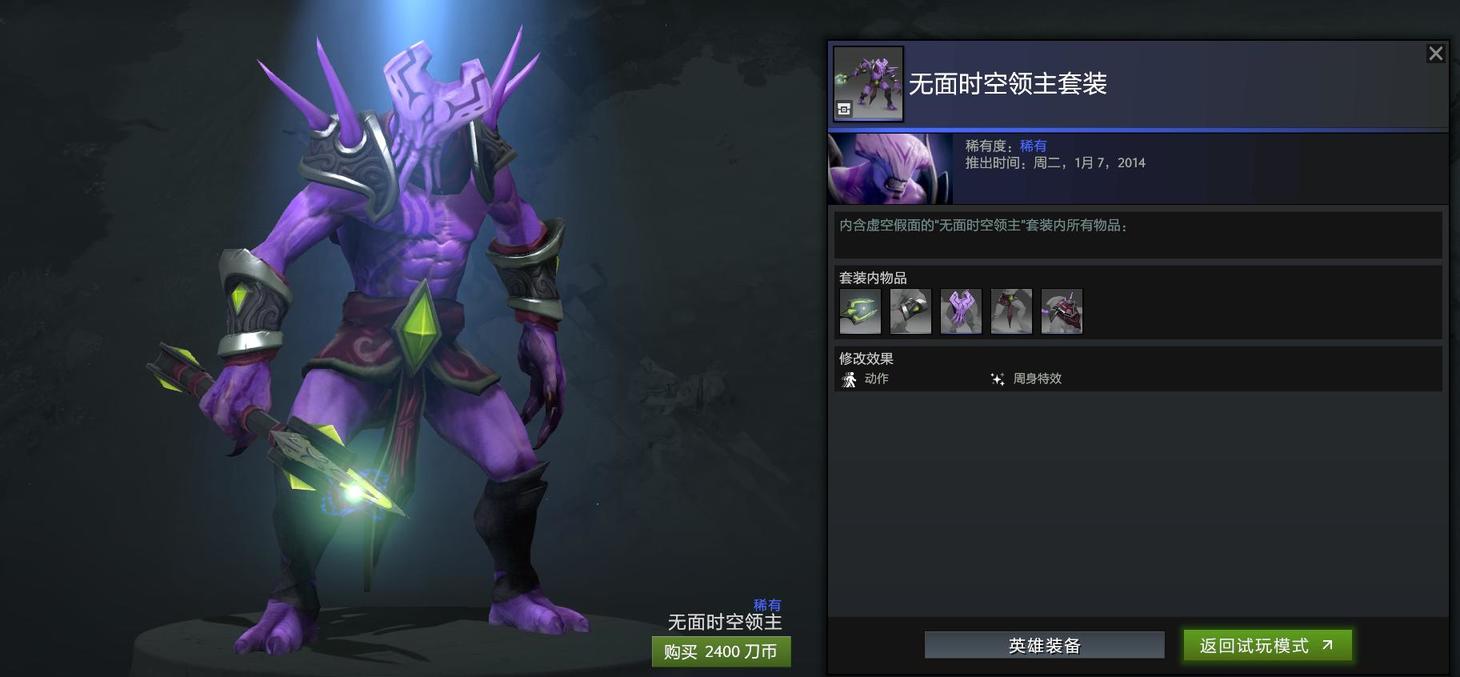Viewport: 1460px width, 677px height.
Task: Select the silver bracer arm item
Action: [910, 312]
